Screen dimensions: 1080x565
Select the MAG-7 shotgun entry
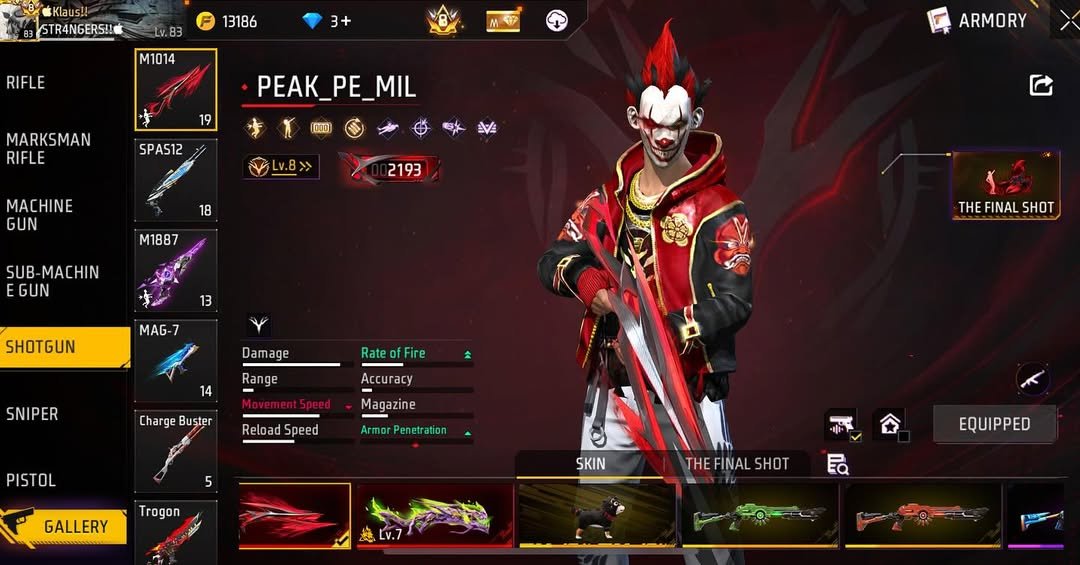click(x=176, y=360)
